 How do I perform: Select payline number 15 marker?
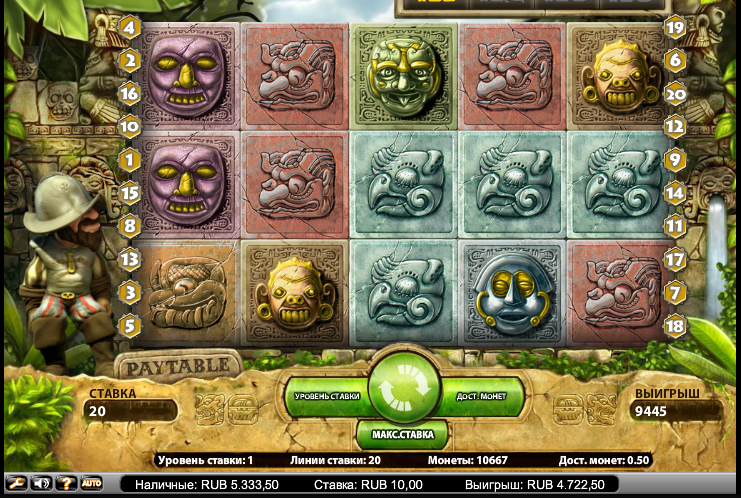(x=129, y=192)
